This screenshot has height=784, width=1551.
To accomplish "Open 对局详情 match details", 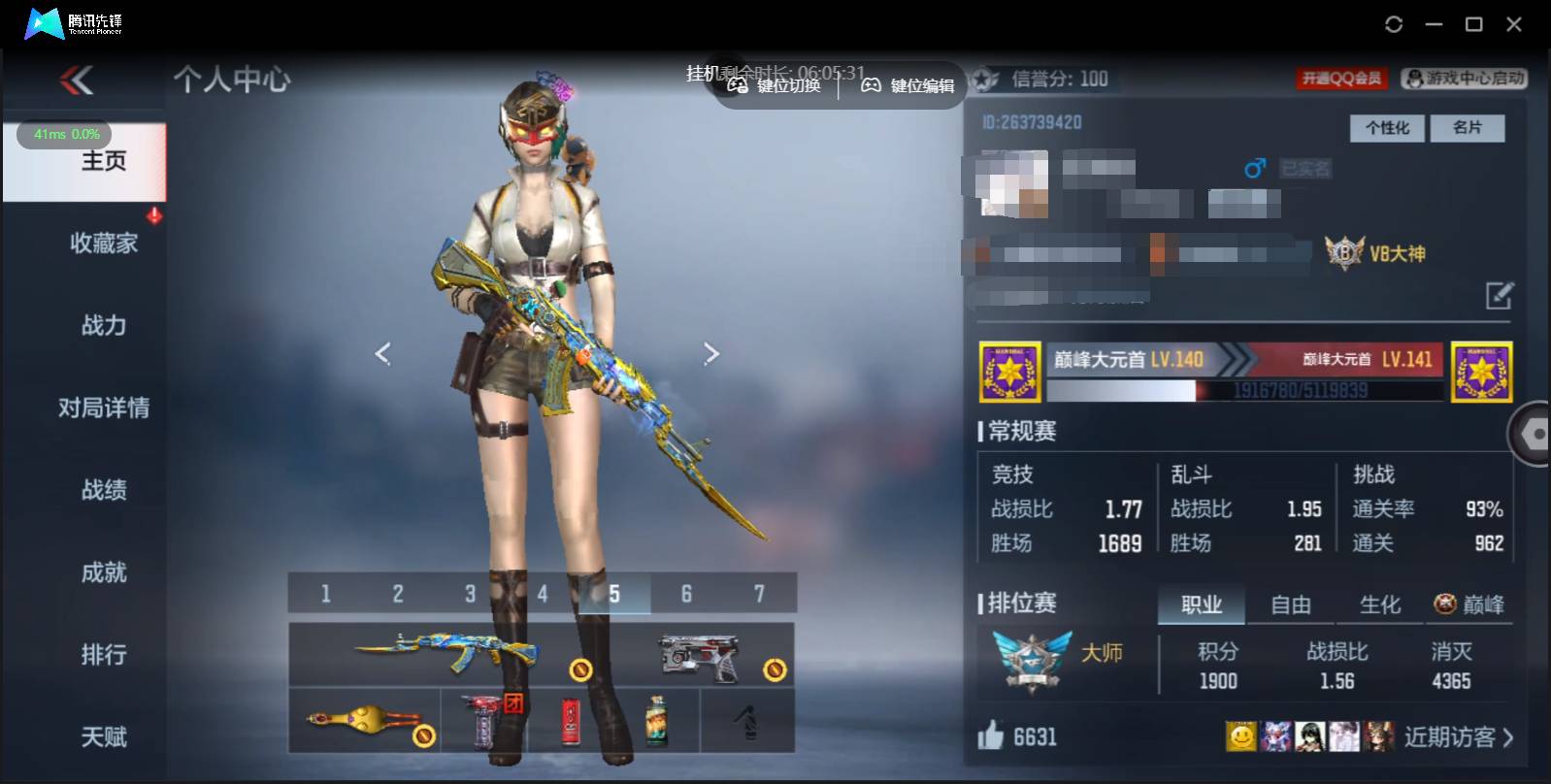I will (104, 408).
